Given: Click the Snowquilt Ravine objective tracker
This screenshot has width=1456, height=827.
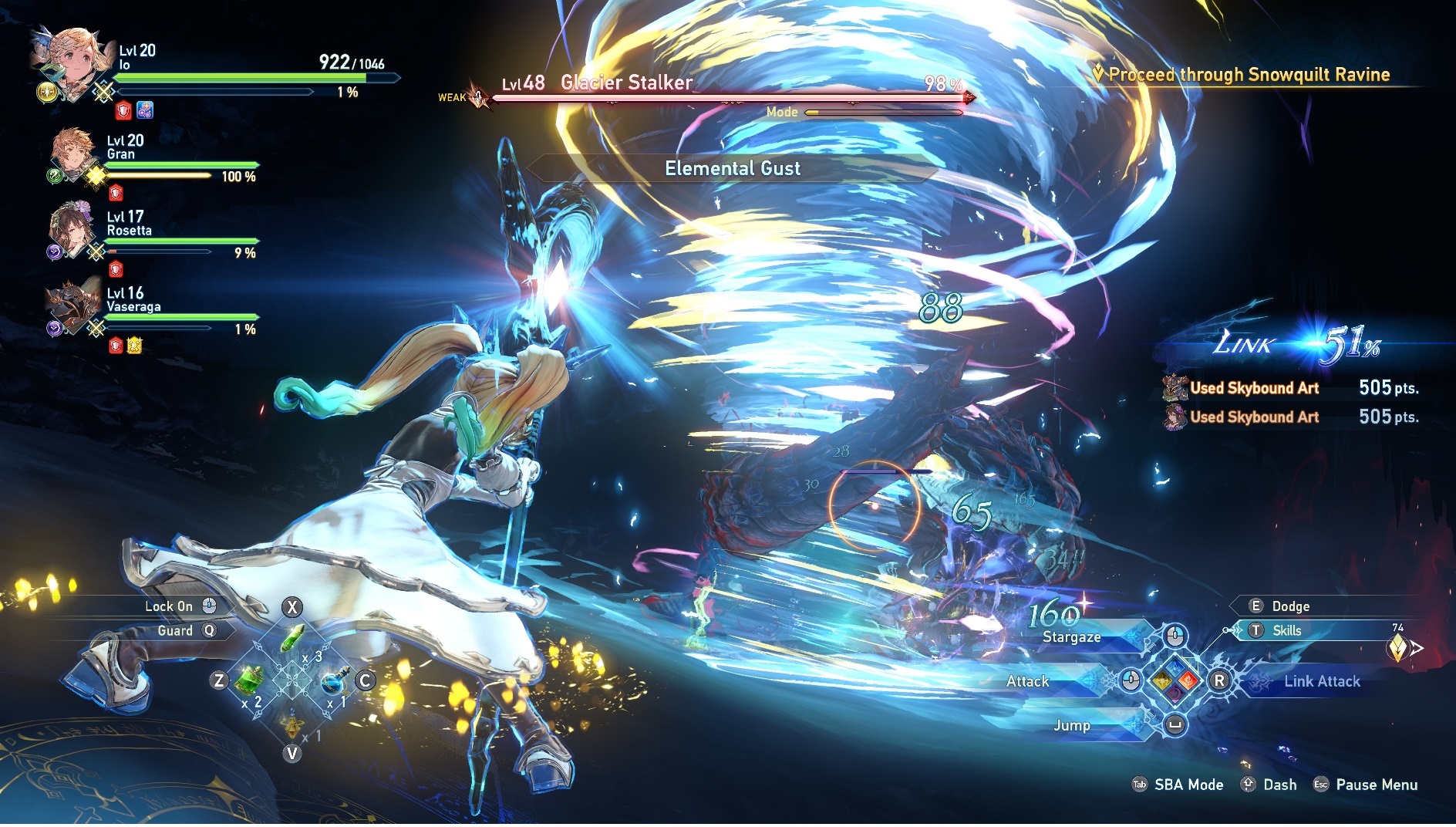Looking at the screenshot, I should [x=1248, y=75].
